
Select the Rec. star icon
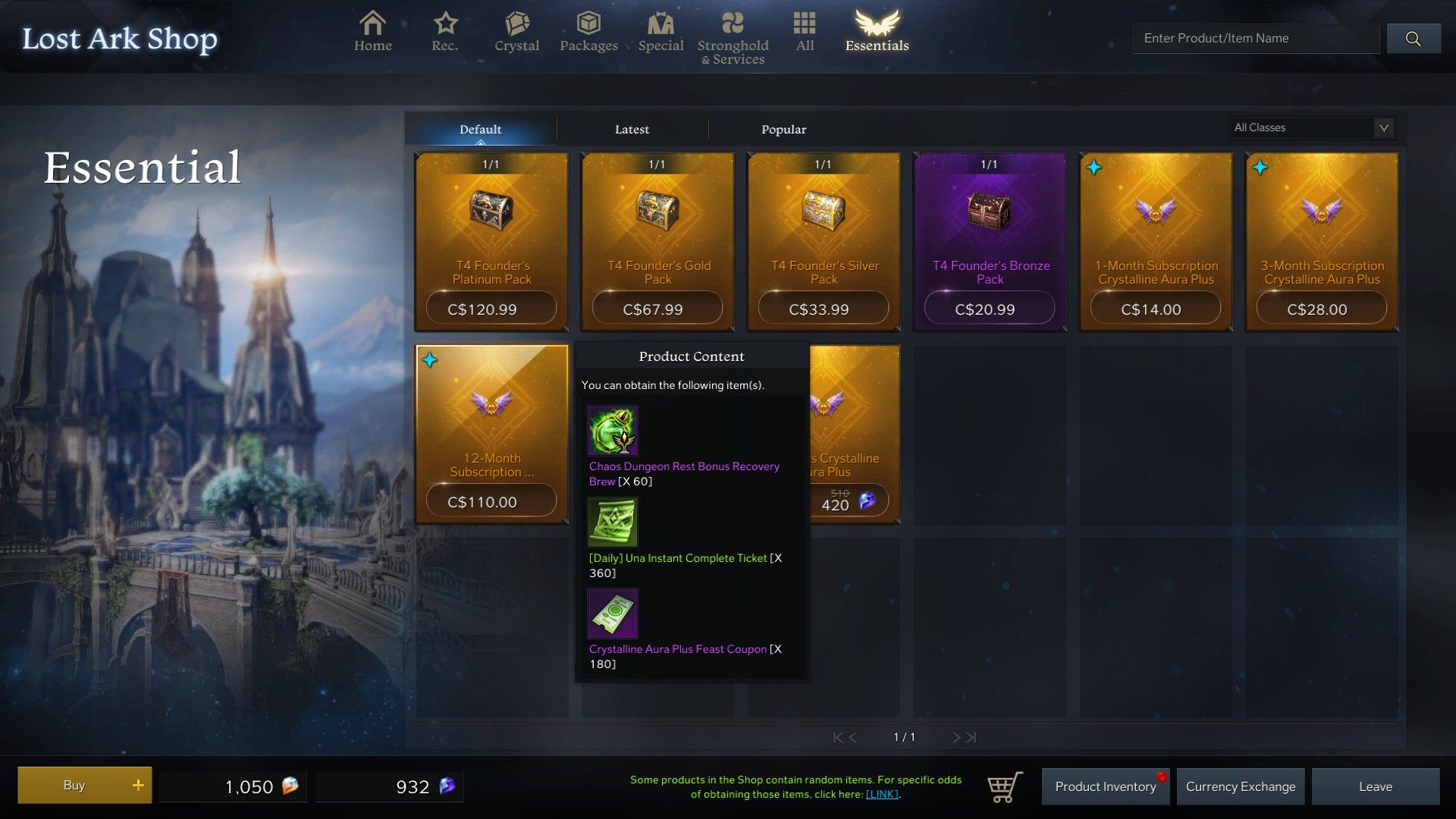coord(444,25)
